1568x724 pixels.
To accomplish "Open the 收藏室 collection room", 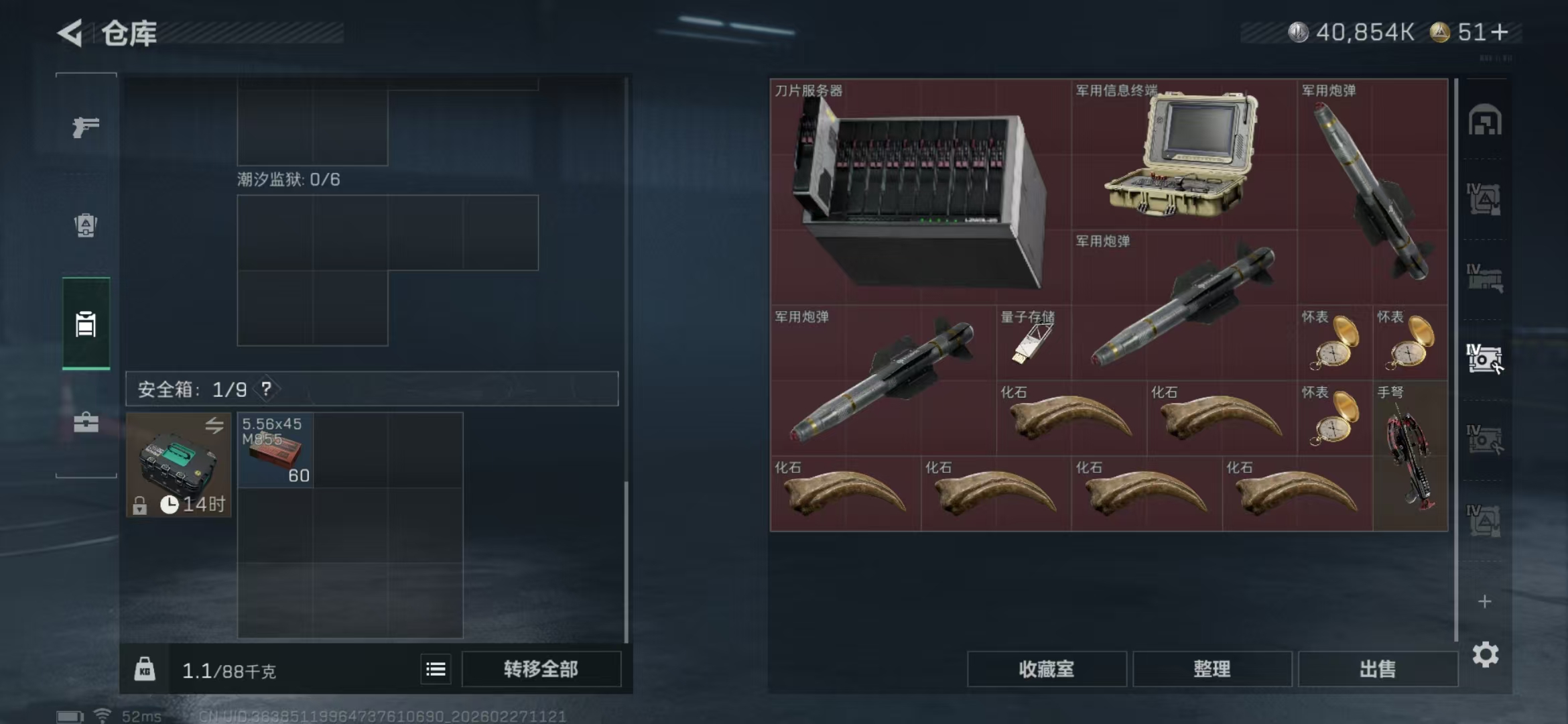I will pos(1048,668).
